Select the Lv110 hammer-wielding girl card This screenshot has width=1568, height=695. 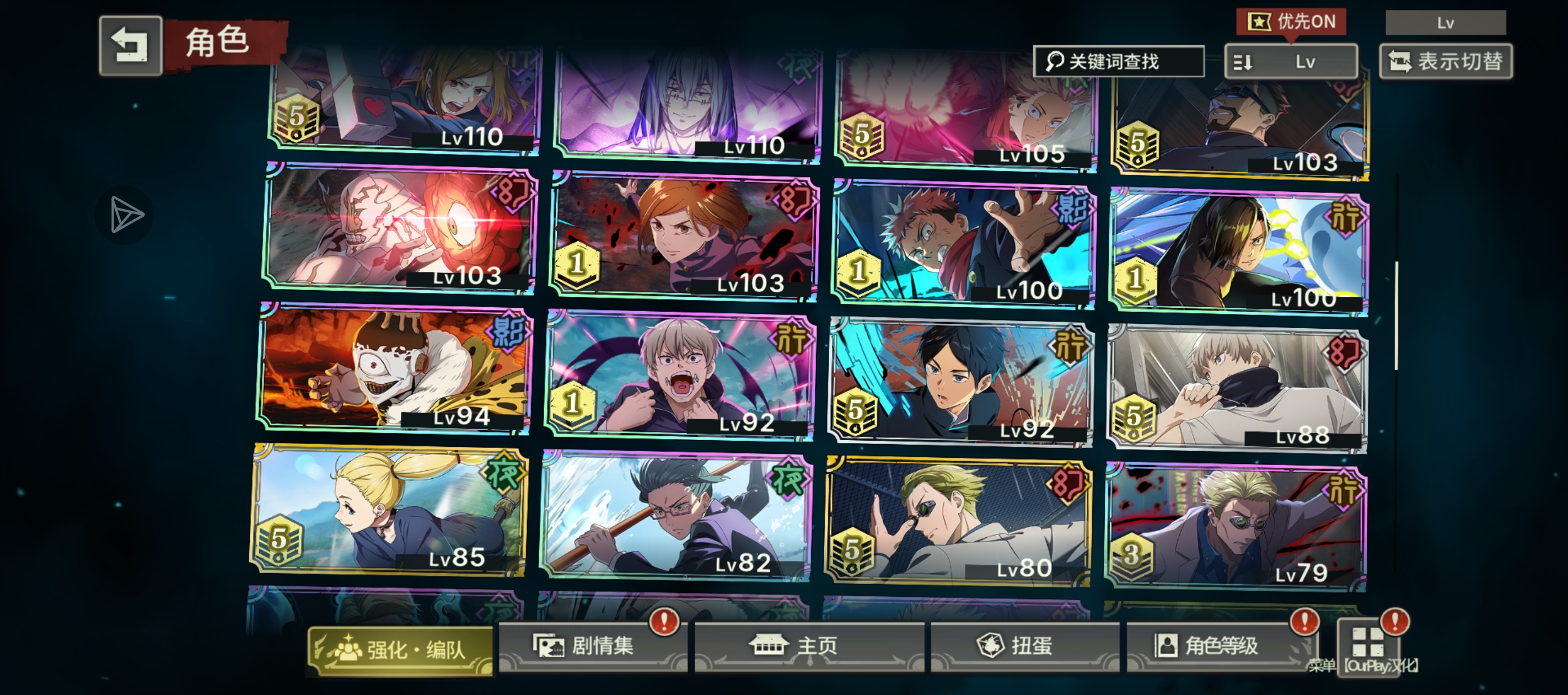click(x=405, y=98)
